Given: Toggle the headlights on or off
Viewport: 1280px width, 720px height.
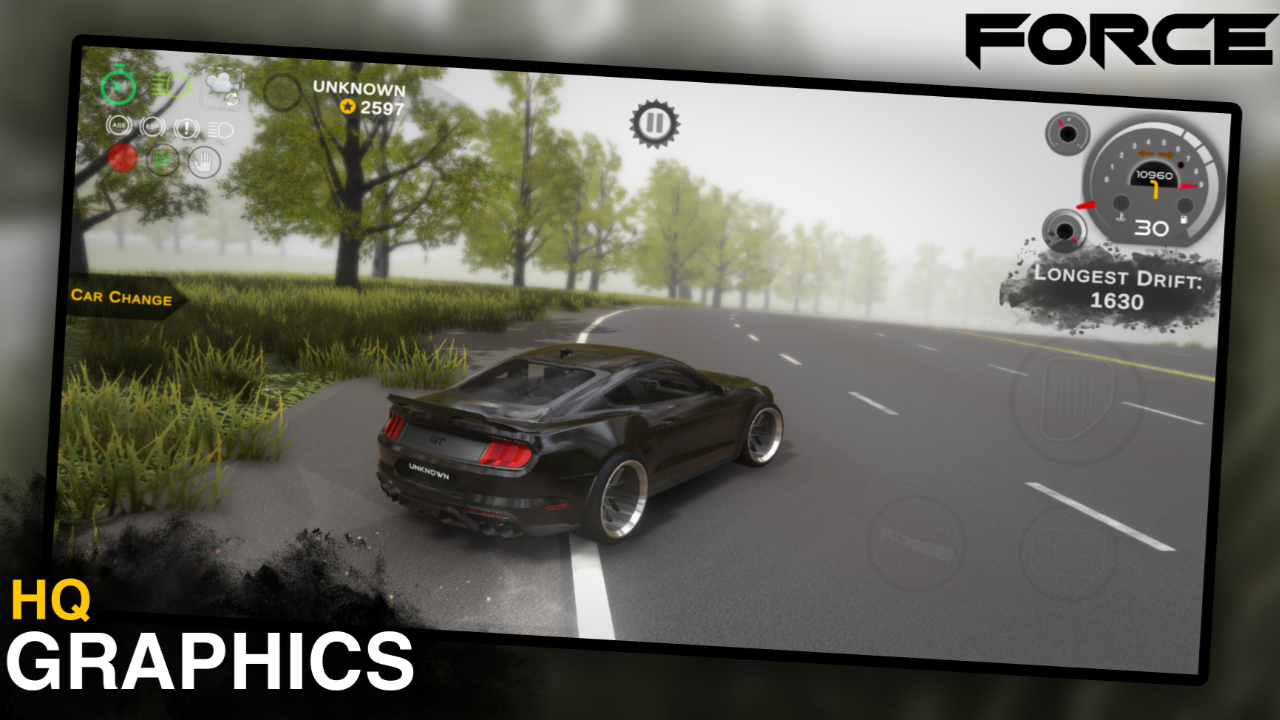Looking at the screenshot, I should click(x=219, y=129).
